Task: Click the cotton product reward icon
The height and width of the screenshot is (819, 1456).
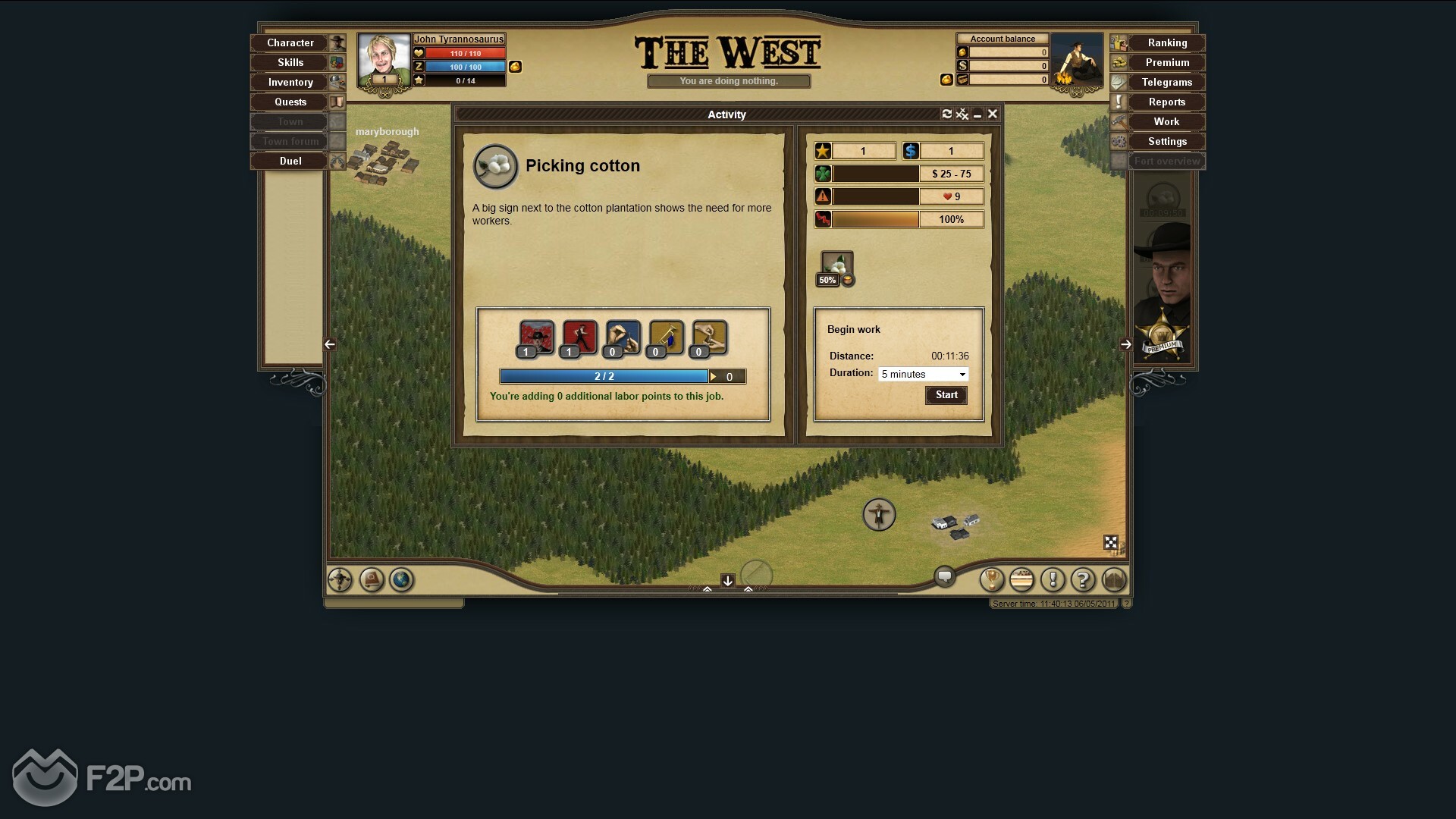Action: (x=836, y=267)
